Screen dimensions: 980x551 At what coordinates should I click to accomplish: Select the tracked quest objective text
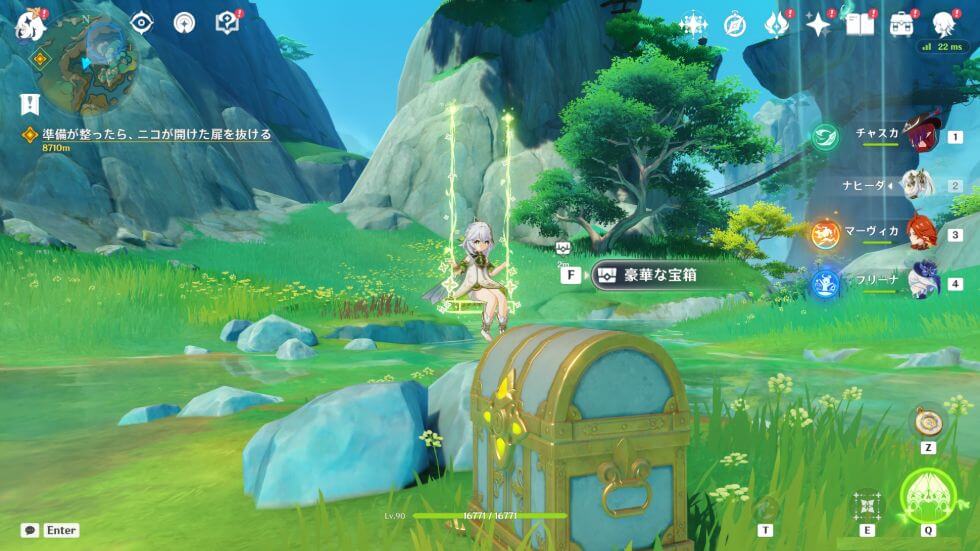click(157, 133)
